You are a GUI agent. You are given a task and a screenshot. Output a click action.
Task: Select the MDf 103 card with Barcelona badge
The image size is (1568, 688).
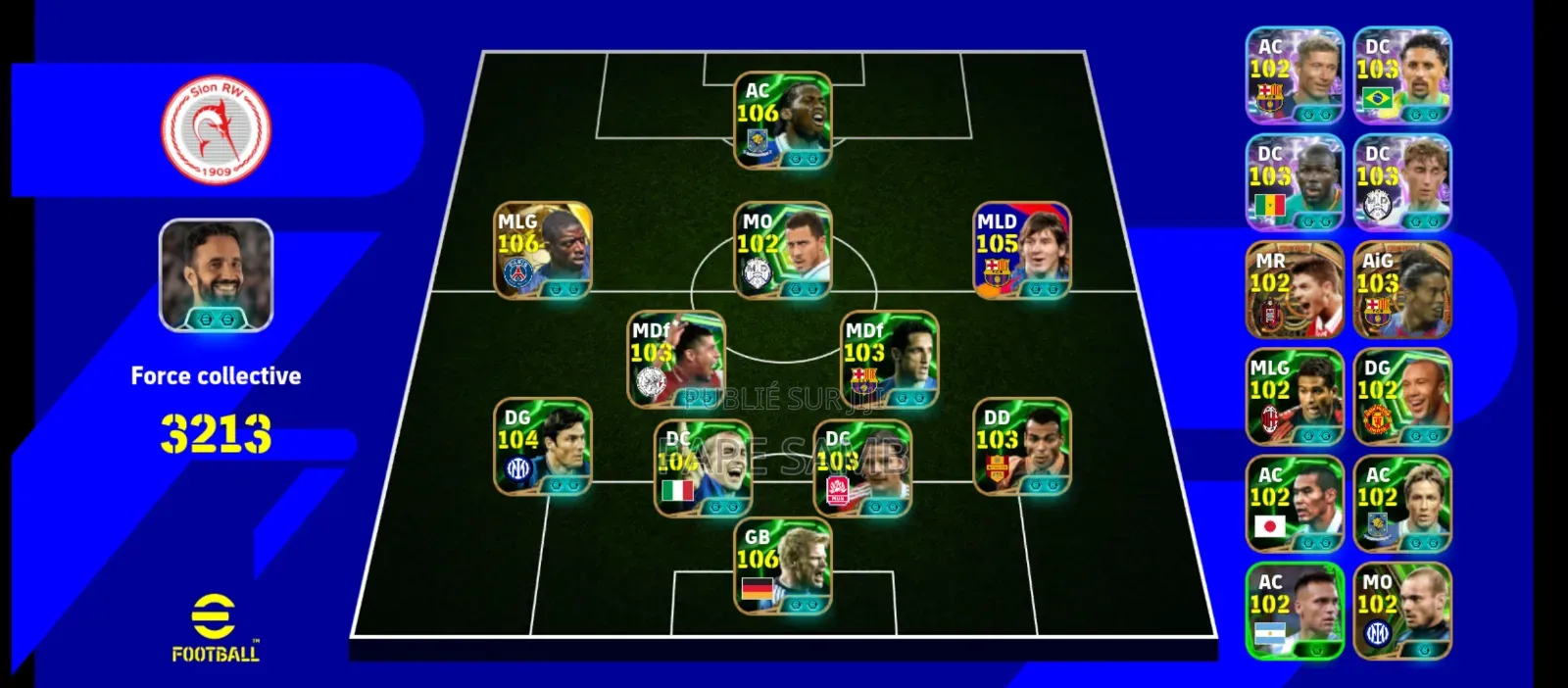click(889, 360)
